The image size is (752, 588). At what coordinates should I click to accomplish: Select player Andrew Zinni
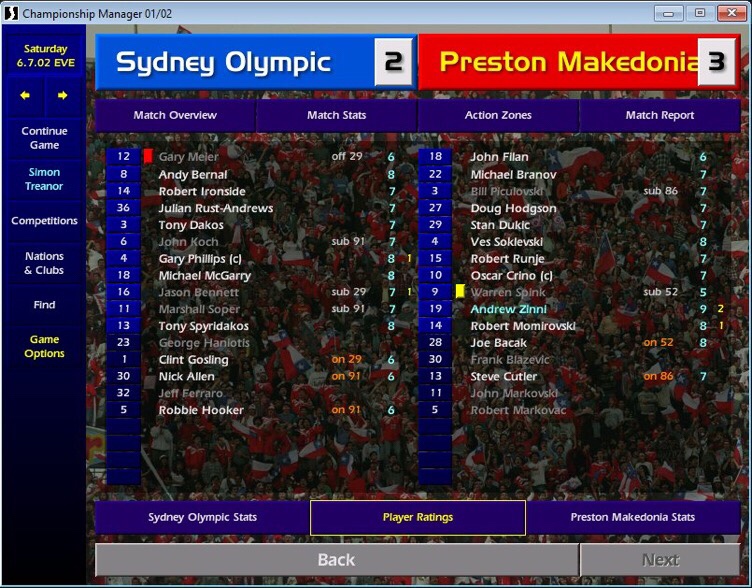(509, 309)
